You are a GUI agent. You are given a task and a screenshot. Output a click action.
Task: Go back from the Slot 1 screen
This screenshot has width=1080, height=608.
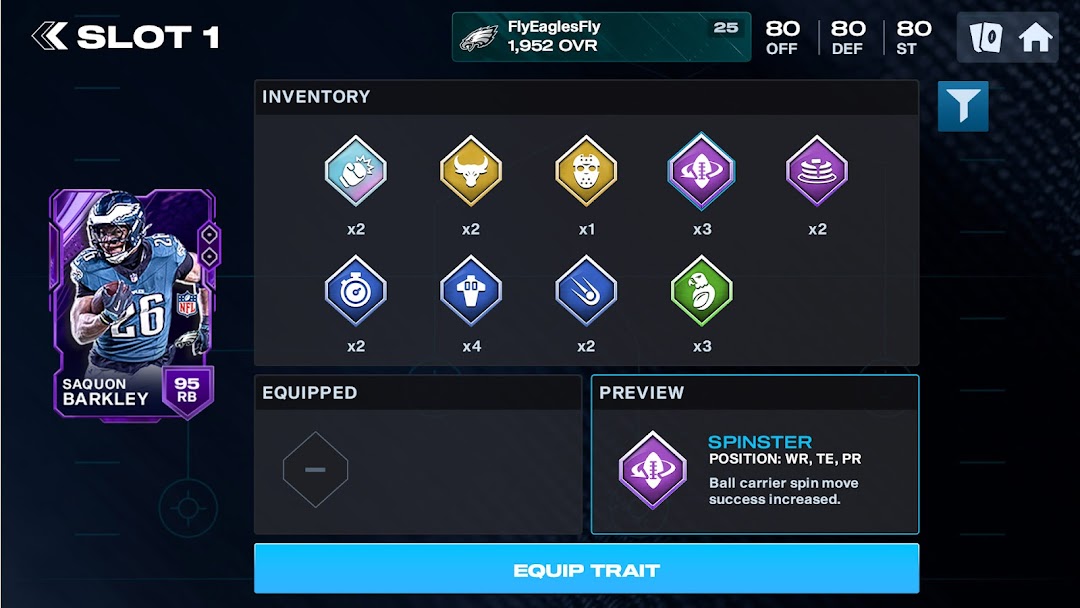coord(49,38)
